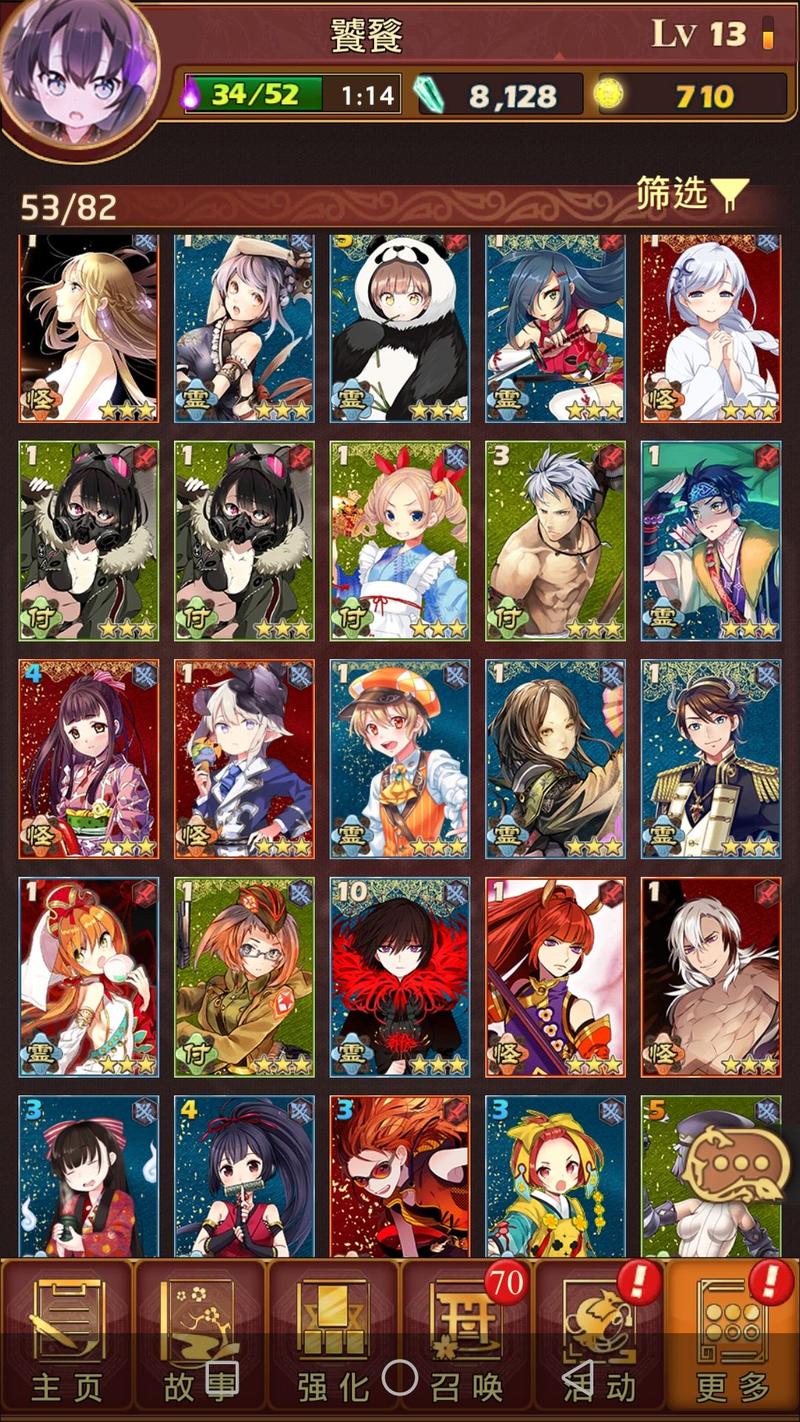This screenshot has width=800, height=1422.
Task: Open the 筛选 filter dropdown
Action: point(692,193)
